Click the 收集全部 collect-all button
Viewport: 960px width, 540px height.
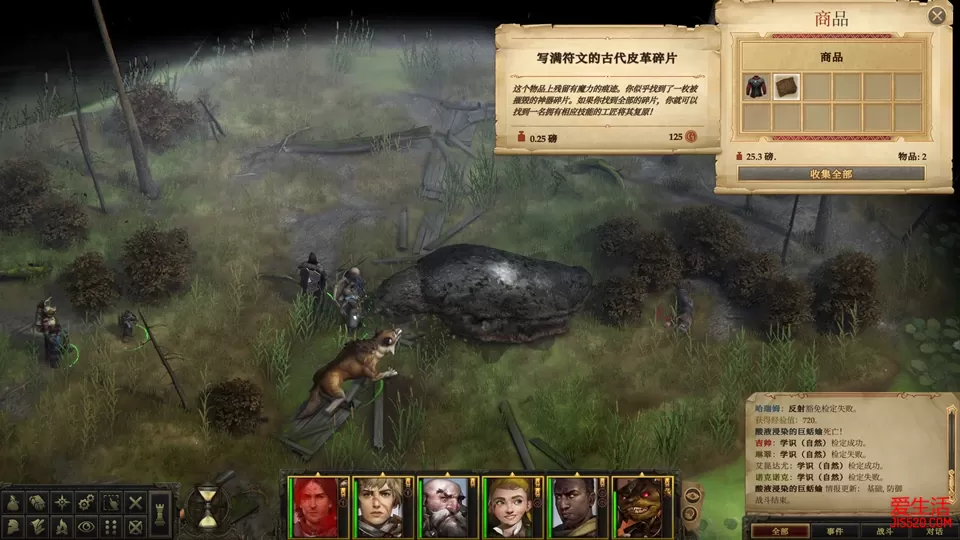831,174
